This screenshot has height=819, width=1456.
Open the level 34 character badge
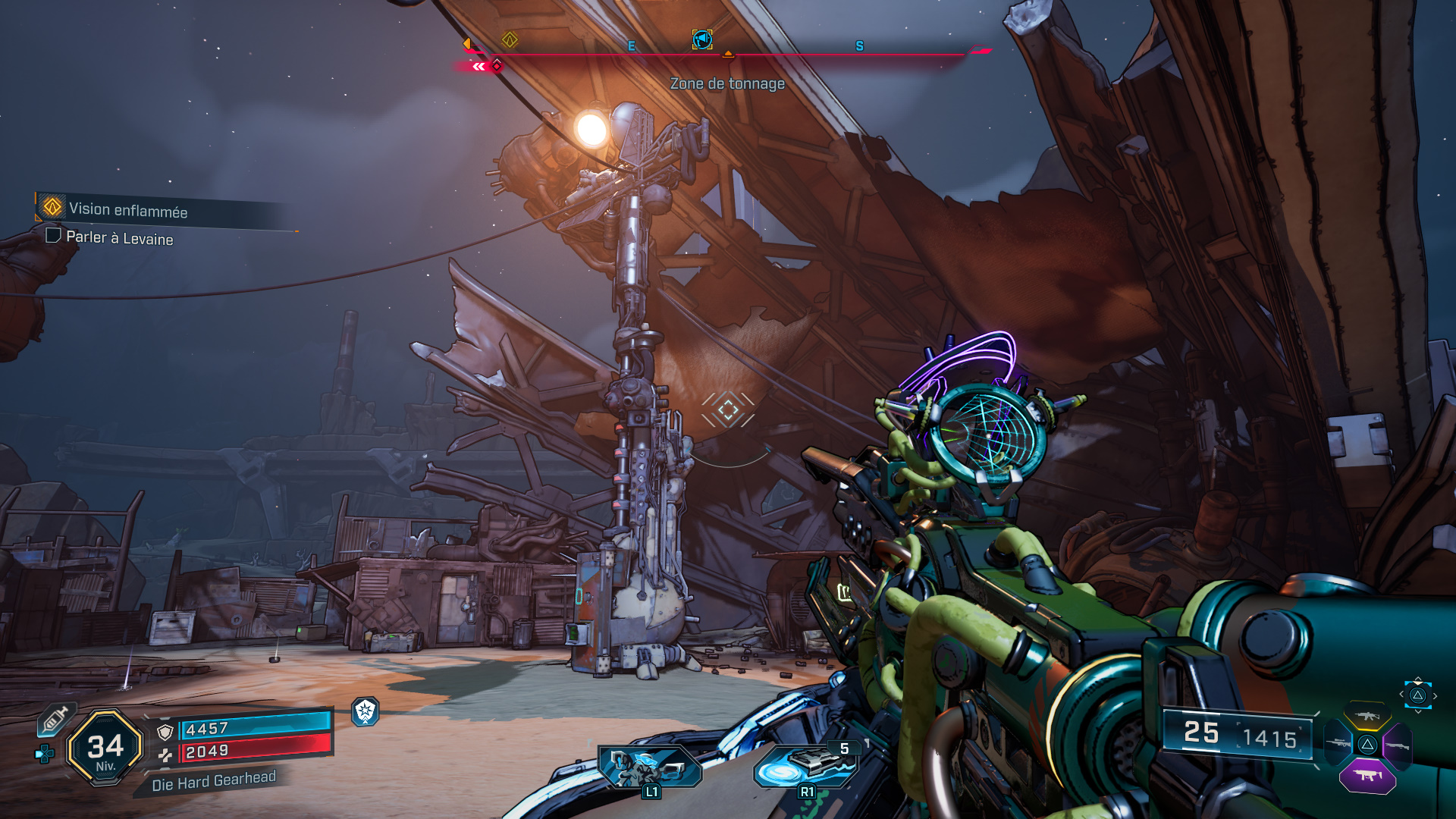pos(105,748)
